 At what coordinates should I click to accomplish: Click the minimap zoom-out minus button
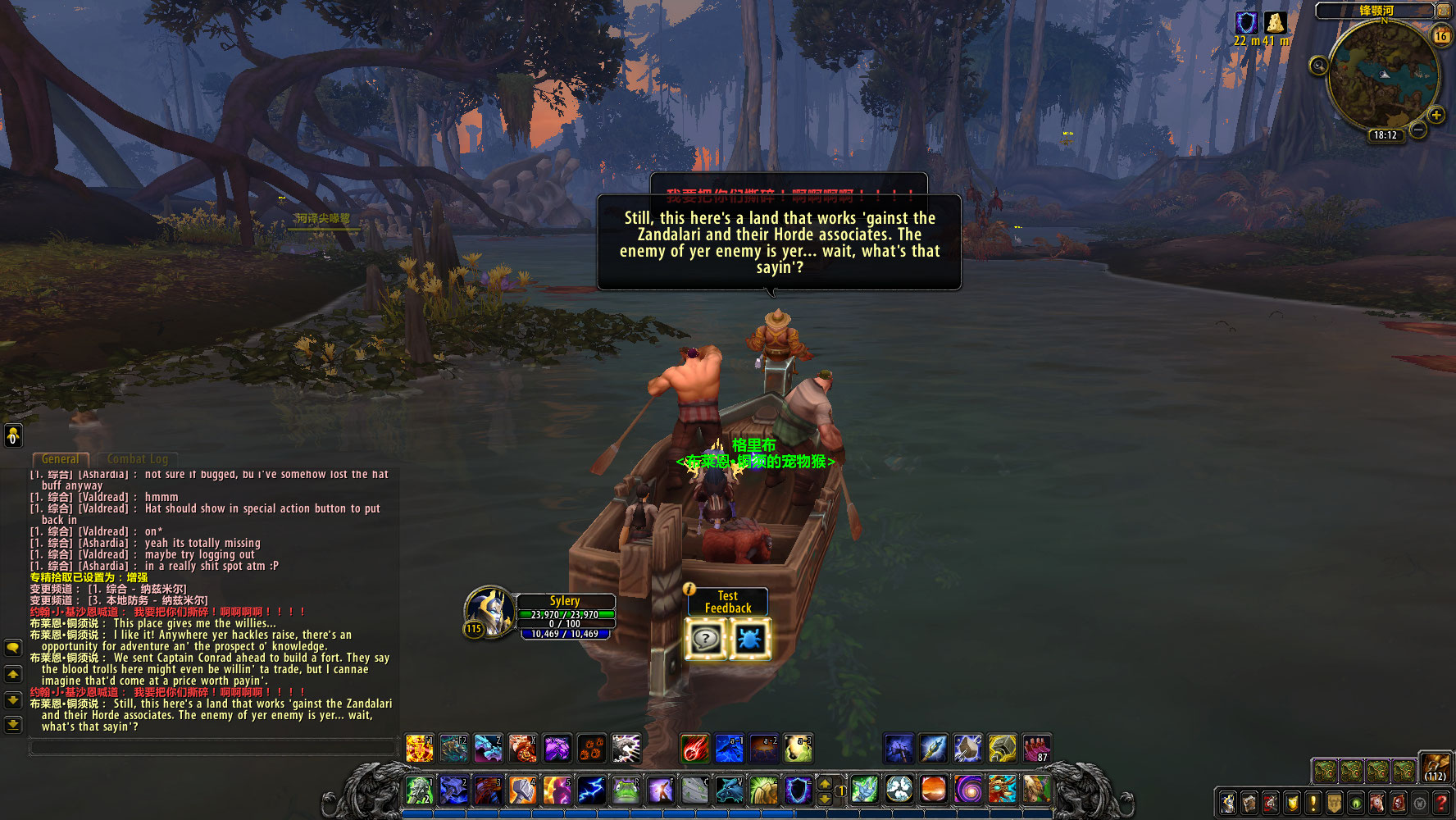(1418, 130)
